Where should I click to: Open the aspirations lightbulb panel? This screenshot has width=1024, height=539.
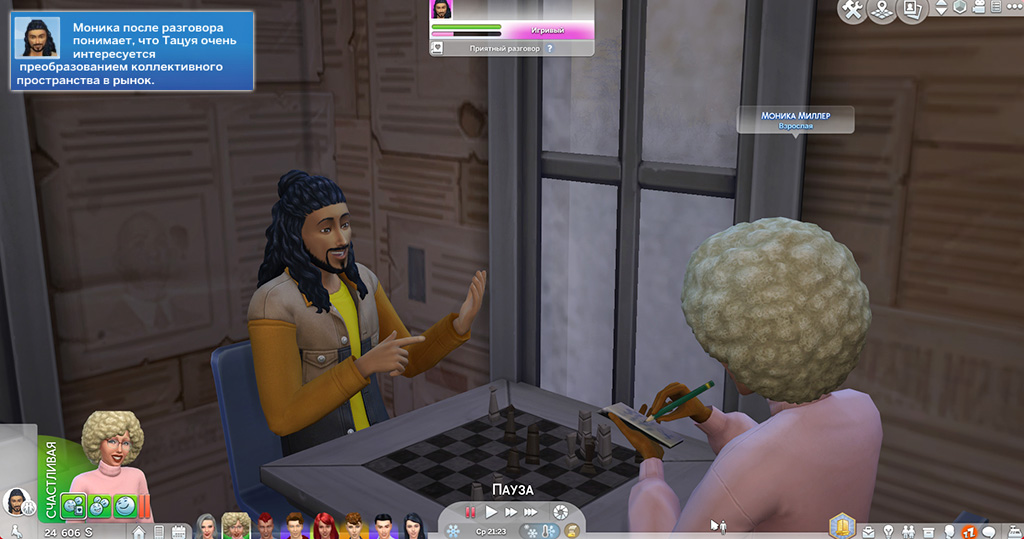(886, 530)
